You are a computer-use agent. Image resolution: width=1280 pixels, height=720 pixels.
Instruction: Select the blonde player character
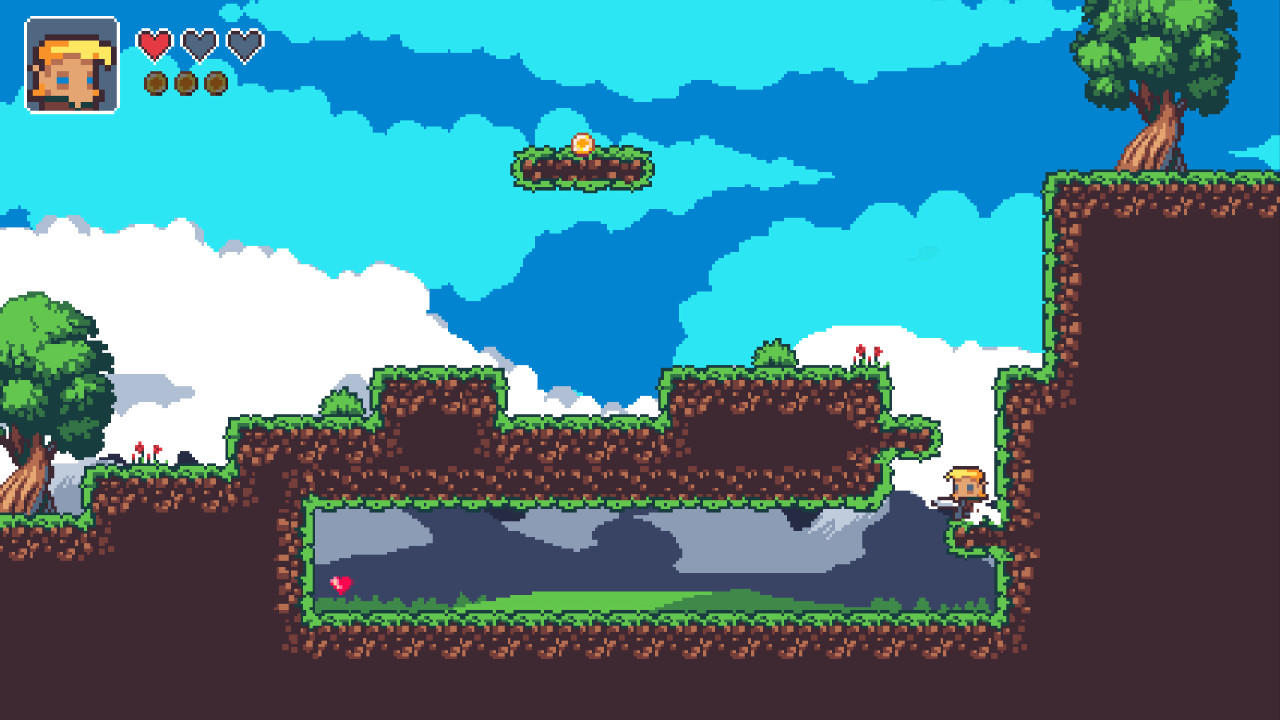click(966, 485)
